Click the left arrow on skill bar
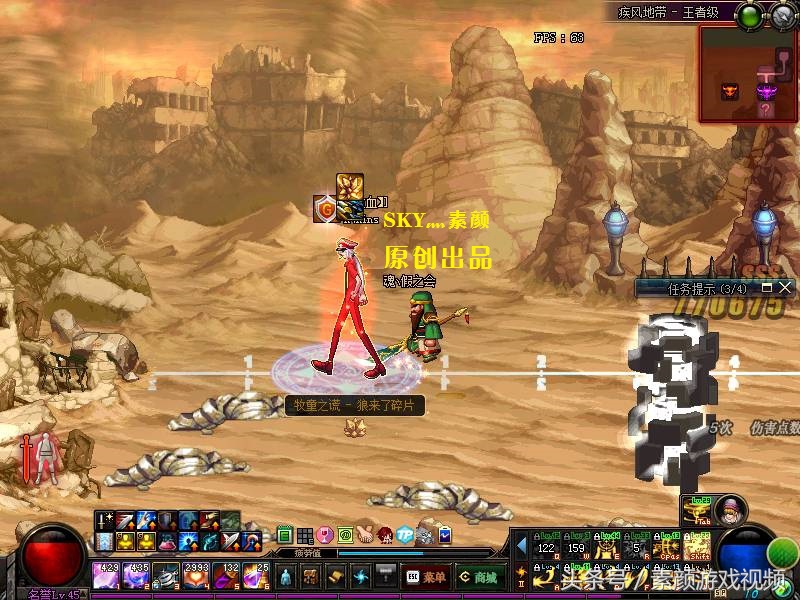This screenshot has width=800, height=600. 521,545
